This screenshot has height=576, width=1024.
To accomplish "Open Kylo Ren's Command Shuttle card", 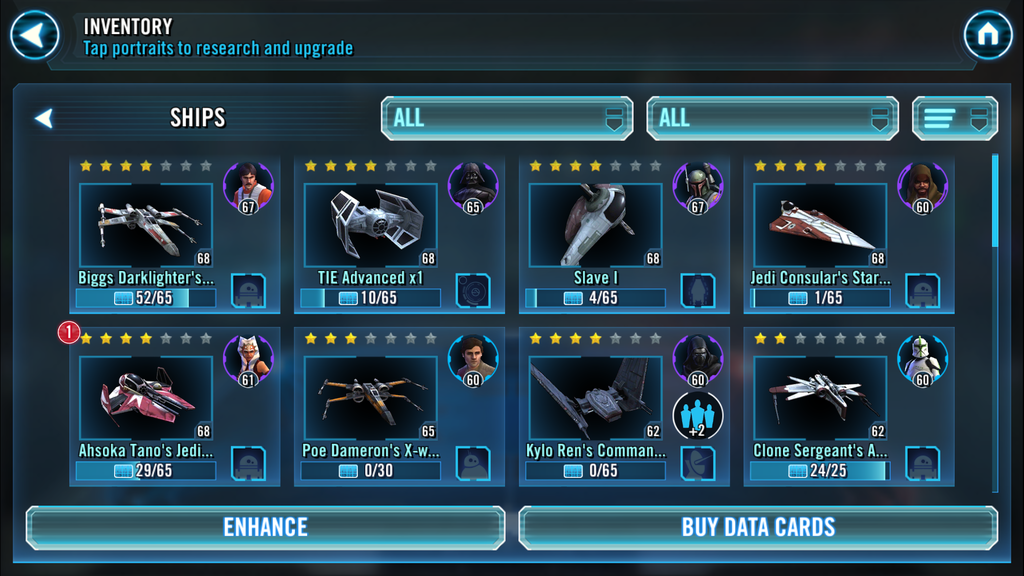I will coord(595,398).
